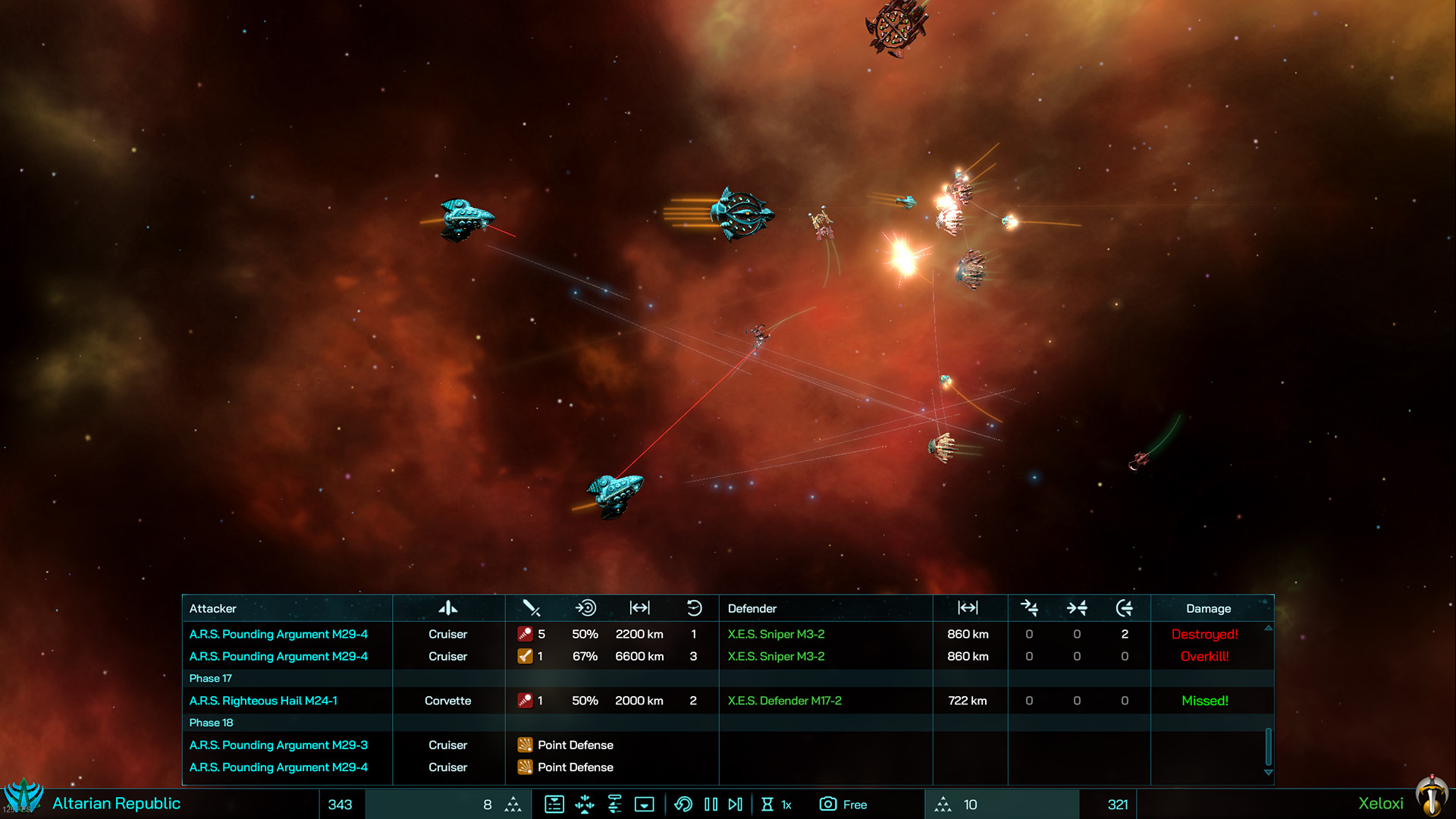
Task: Click the ship formation icon in toolbar
Action: click(585, 805)
